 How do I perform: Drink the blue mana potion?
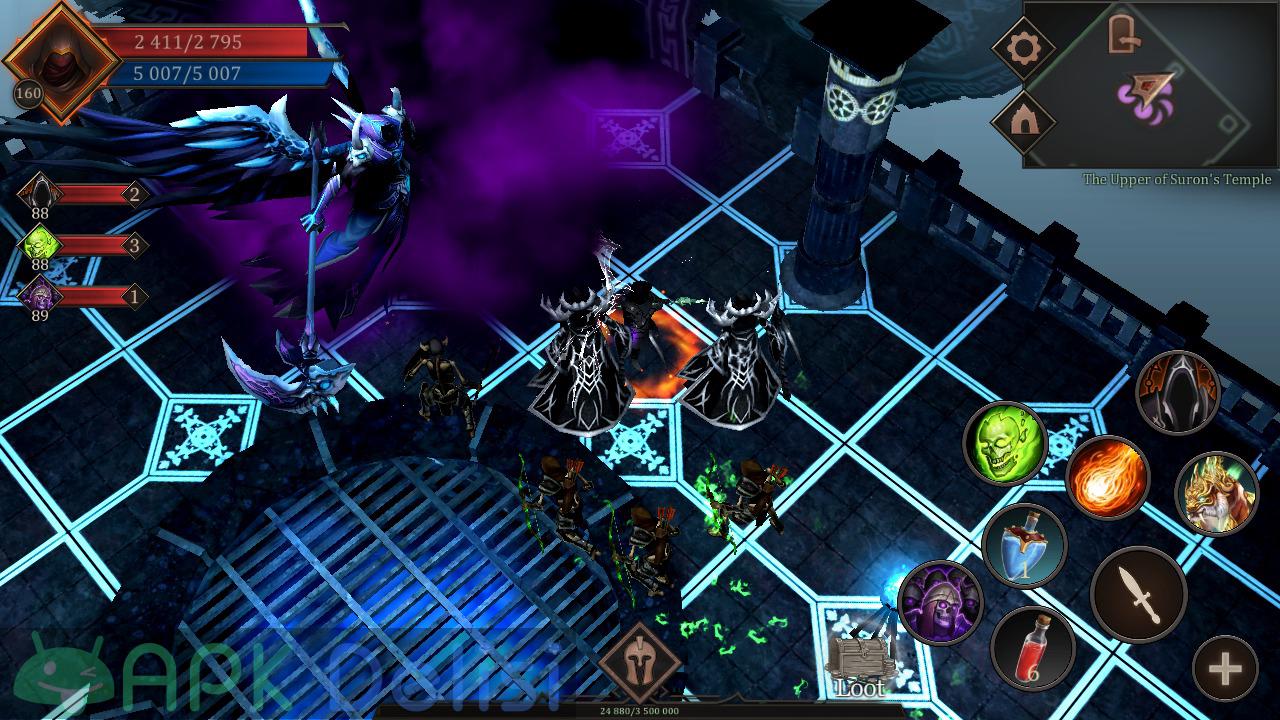coord(1024,545)
